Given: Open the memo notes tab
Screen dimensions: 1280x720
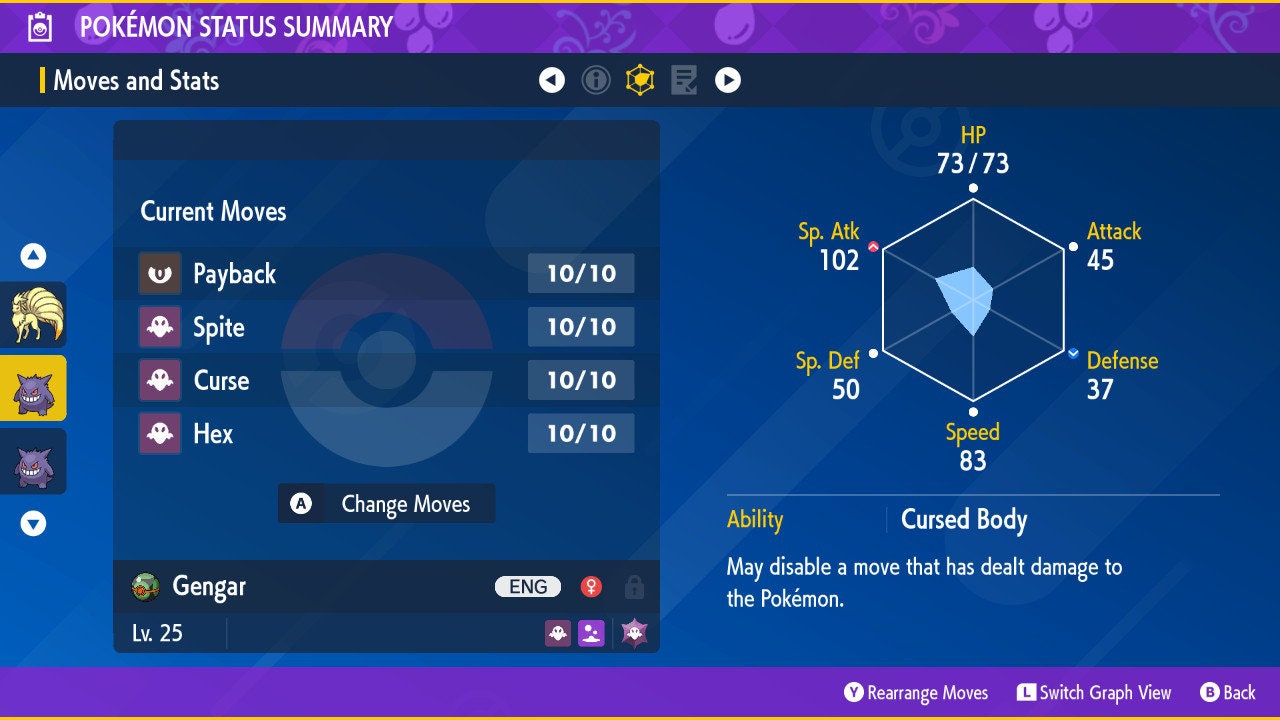Looking at the screenshot, I should [x=684, y=80].
